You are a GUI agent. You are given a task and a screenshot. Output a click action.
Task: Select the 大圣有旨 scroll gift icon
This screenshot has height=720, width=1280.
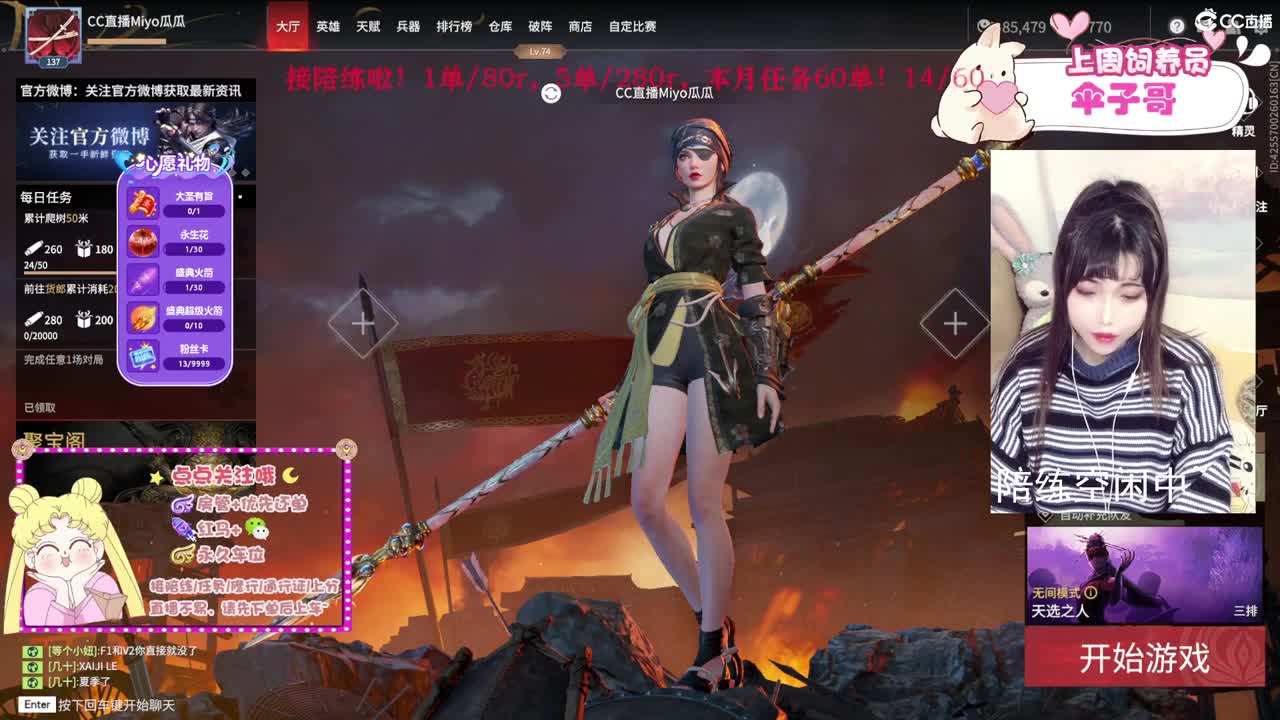pyautogui.click(x=143, y=202)
